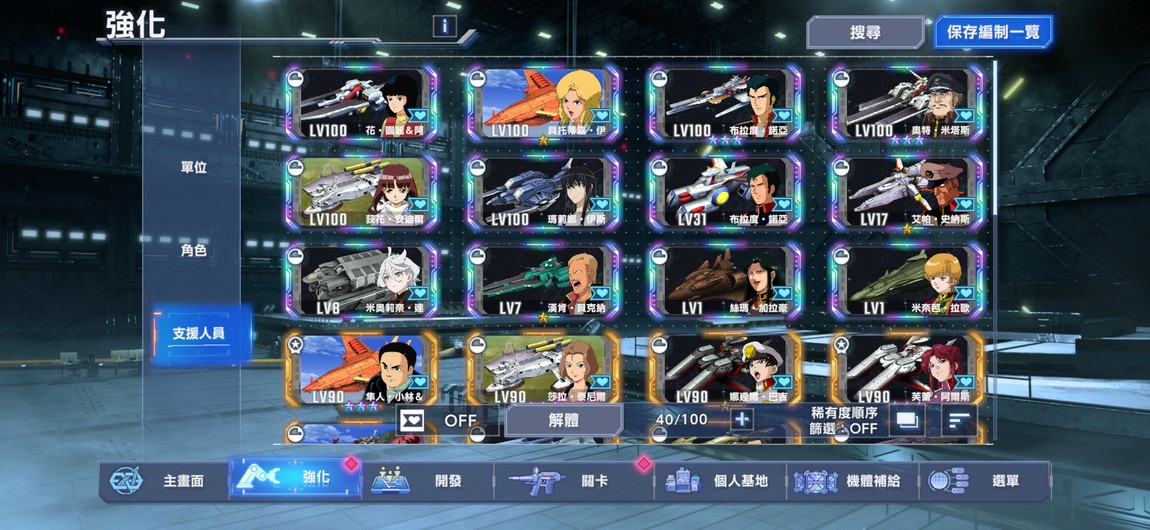
Task: Expand capacity with the plus button
Action: tap(741, 420)
